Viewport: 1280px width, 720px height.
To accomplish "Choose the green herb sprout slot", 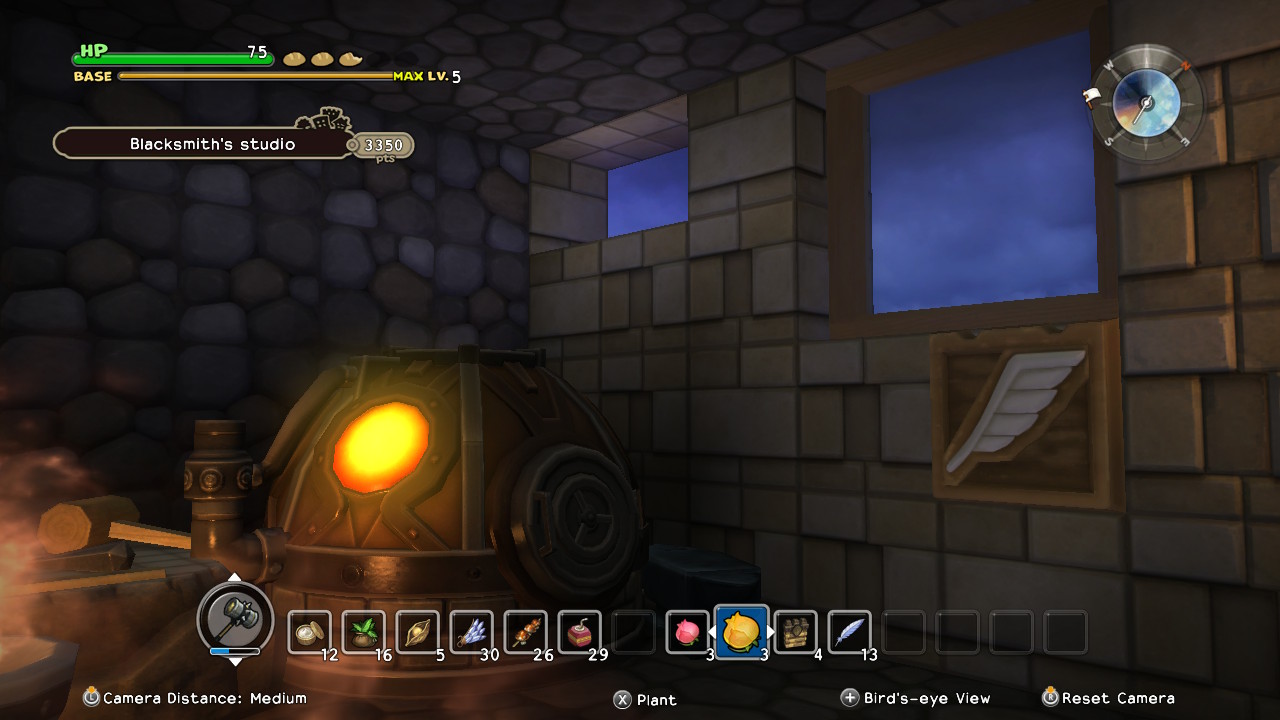I will 364,632.
